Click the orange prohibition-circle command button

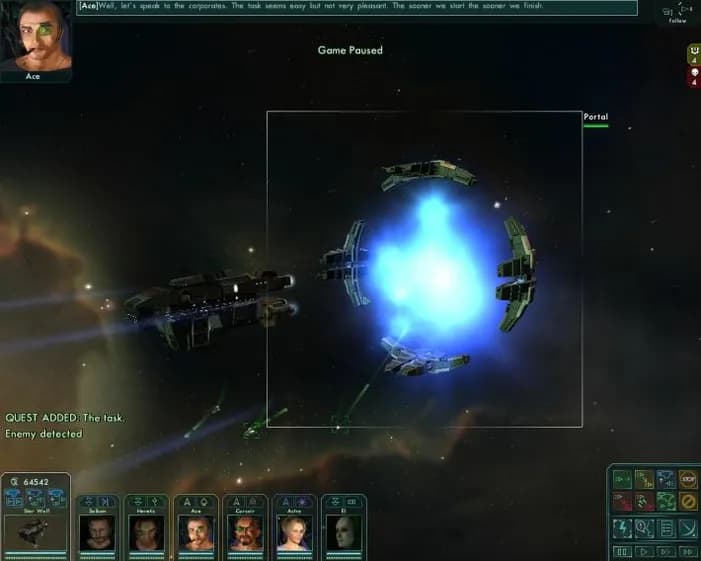pyautogui.click(x=688, y=502)
